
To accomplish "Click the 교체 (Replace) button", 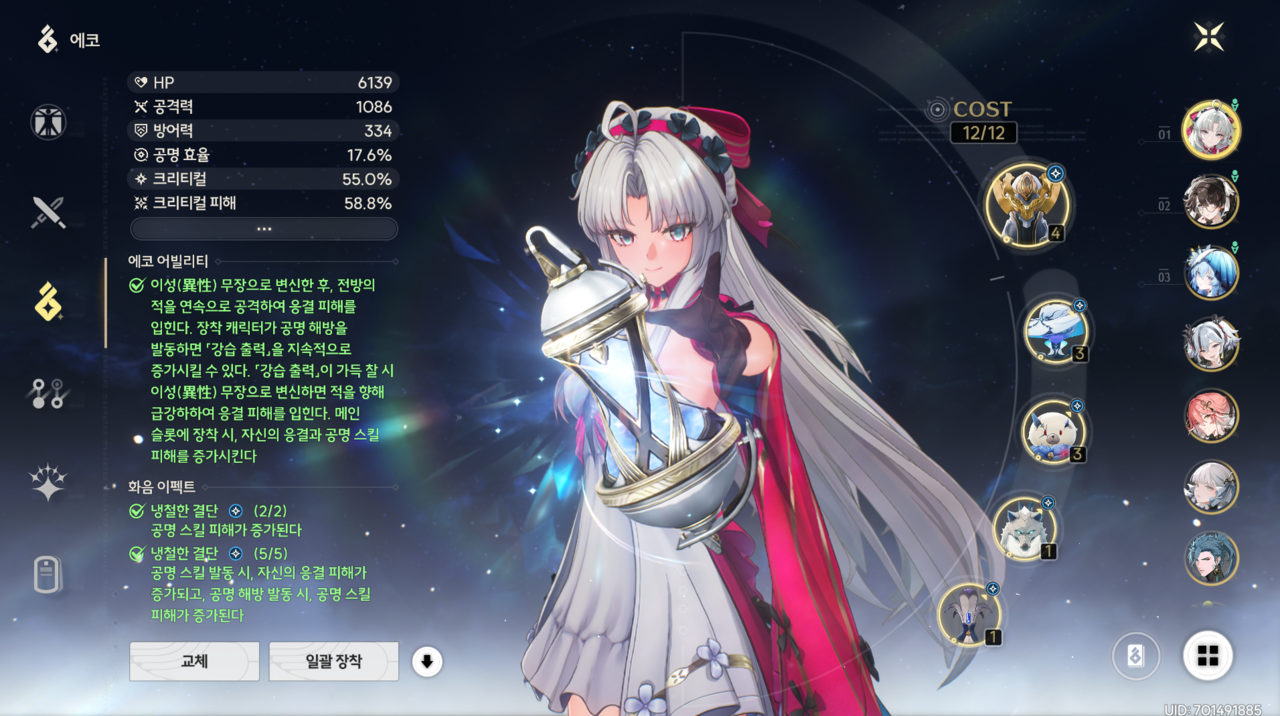I will (194, 661).
